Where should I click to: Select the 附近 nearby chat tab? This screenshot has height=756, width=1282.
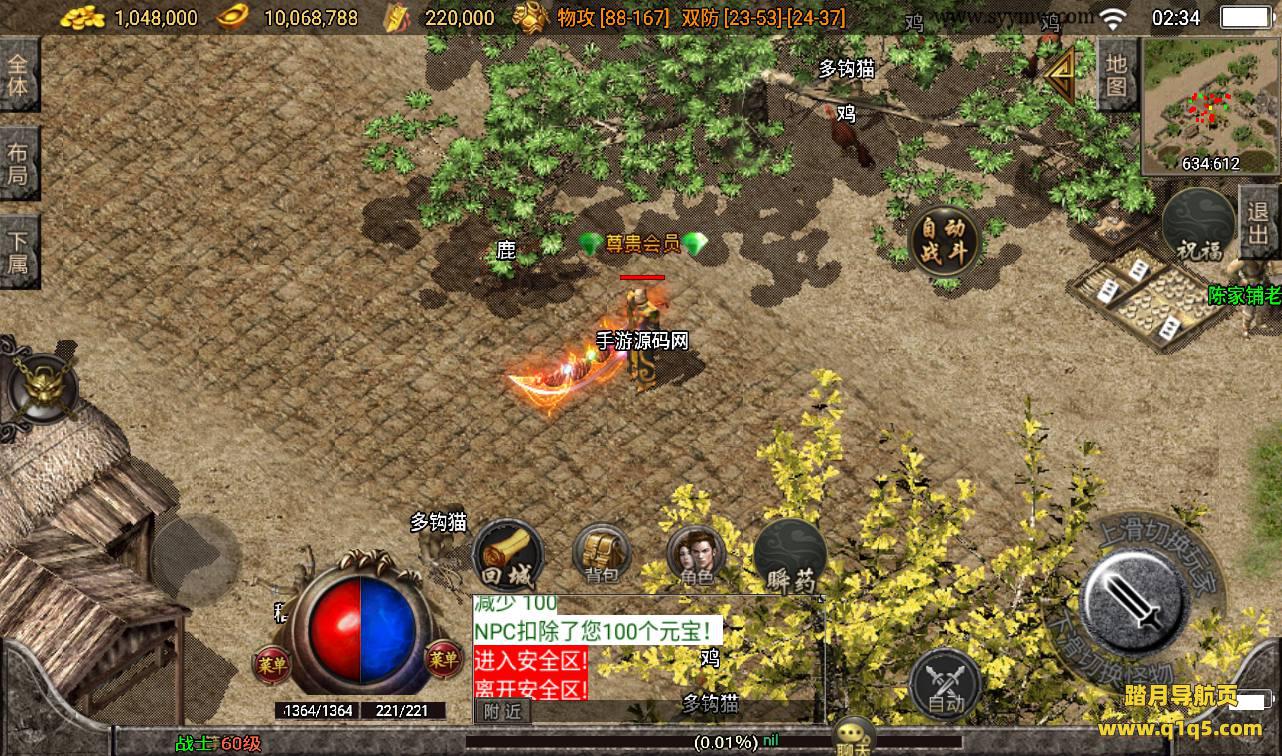(x=502, y=711)
